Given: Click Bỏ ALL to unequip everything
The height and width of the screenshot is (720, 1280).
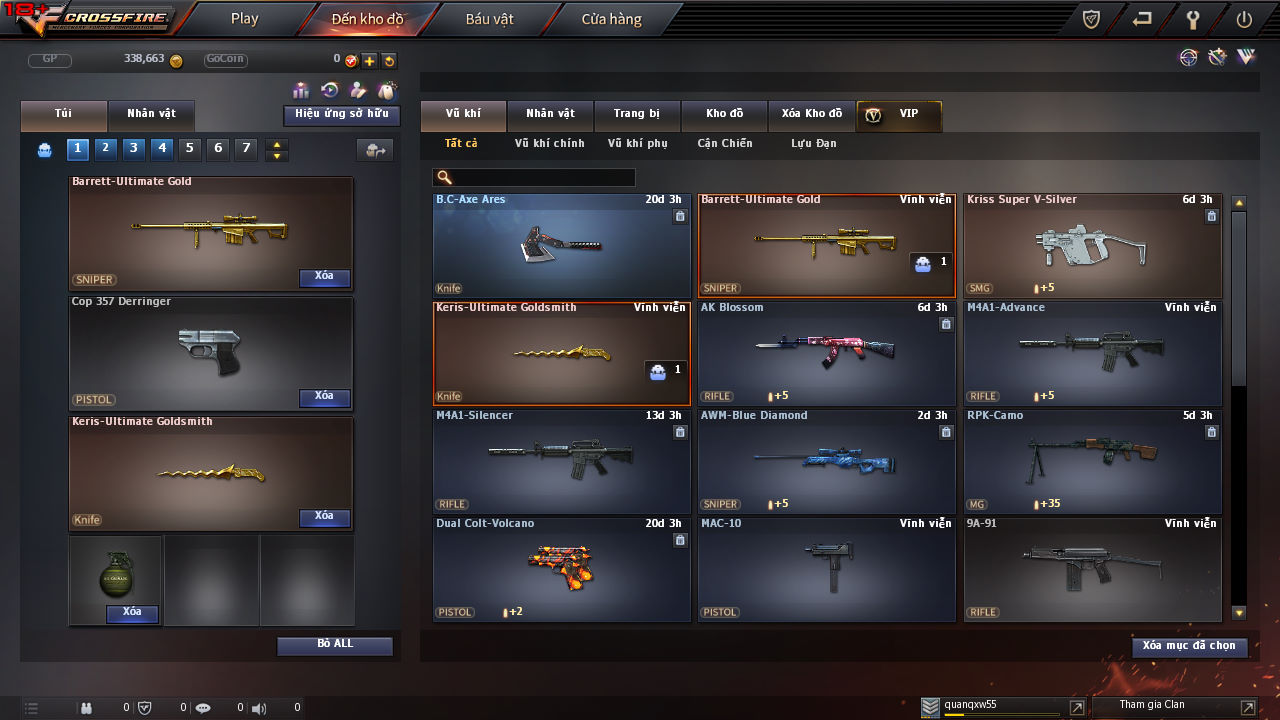Looking at the screenshot, I should click(x=335, y=645).
